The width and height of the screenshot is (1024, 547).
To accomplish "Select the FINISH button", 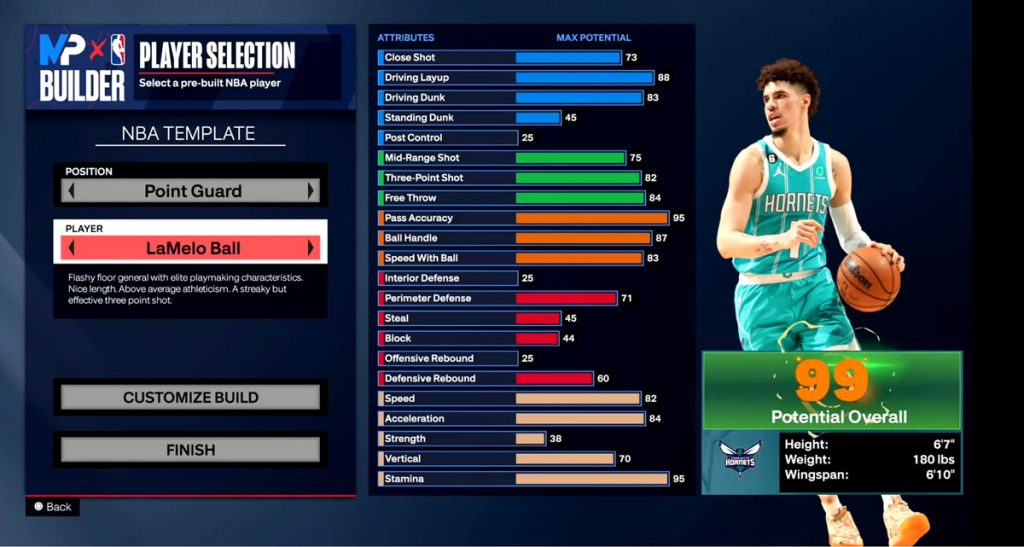I will 190,450.
